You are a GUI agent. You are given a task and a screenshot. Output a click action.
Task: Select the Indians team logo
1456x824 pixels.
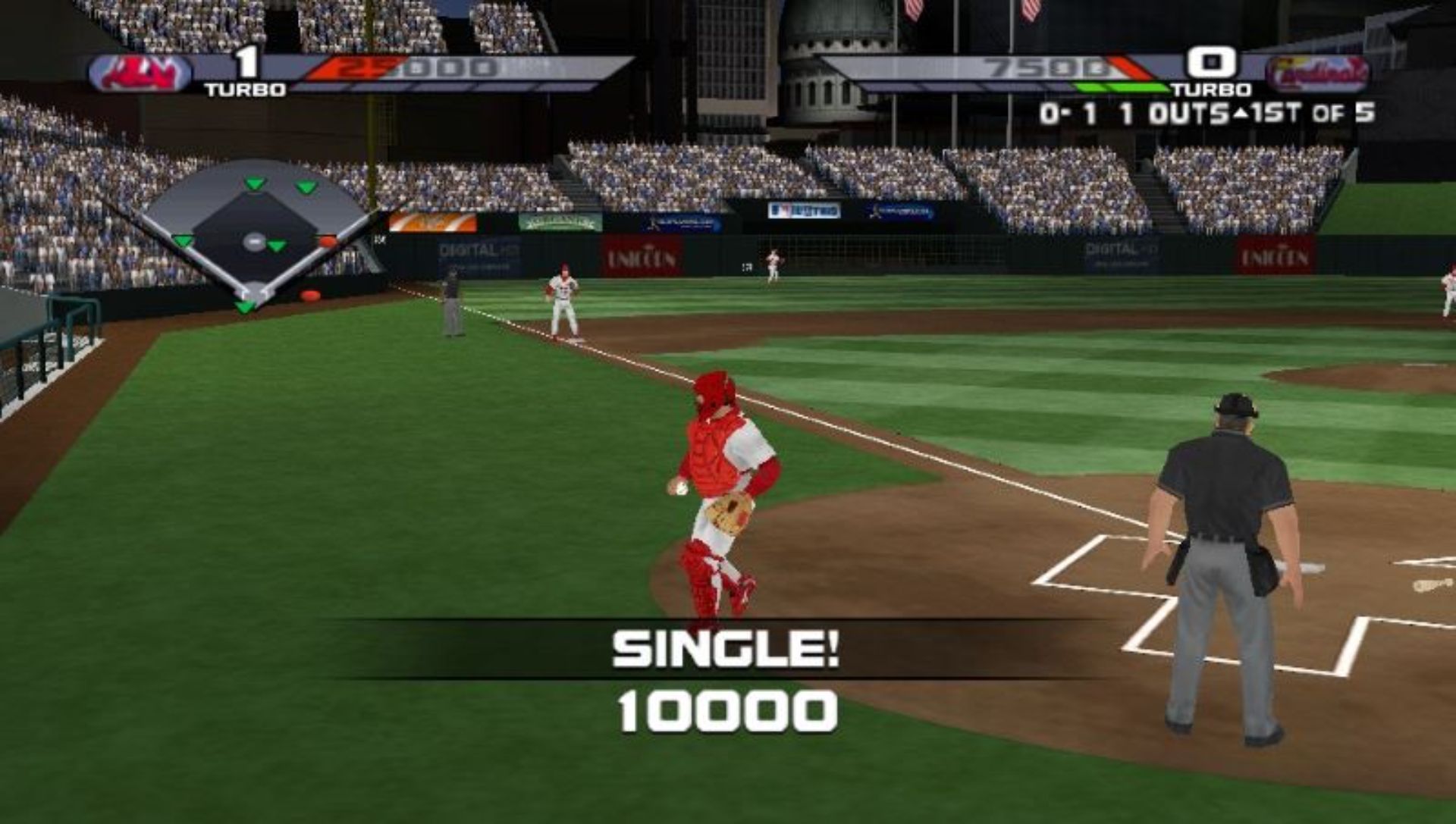(x=141, y=74)
